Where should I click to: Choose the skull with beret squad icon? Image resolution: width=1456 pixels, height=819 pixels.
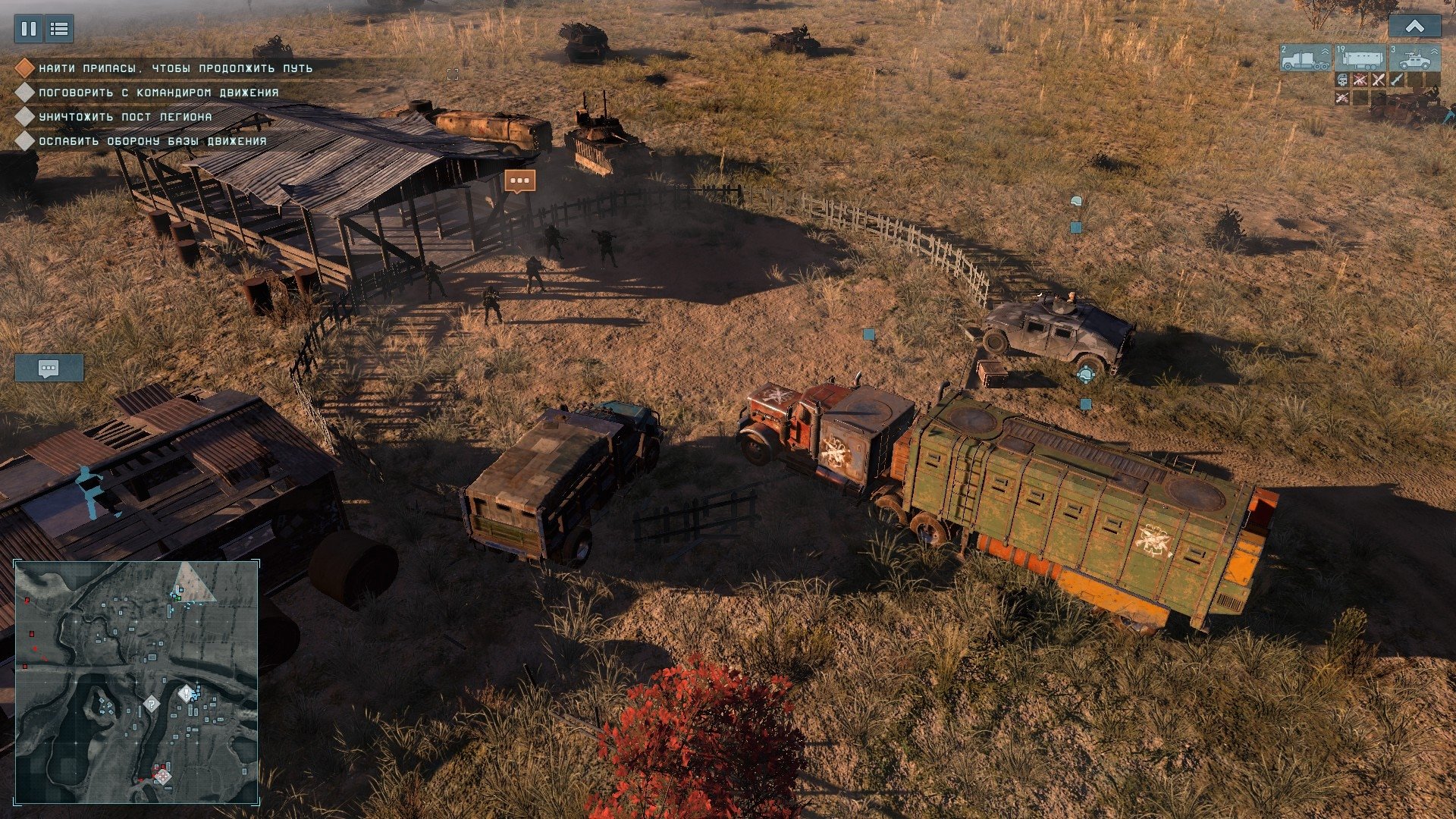(x=1342, y=80)
